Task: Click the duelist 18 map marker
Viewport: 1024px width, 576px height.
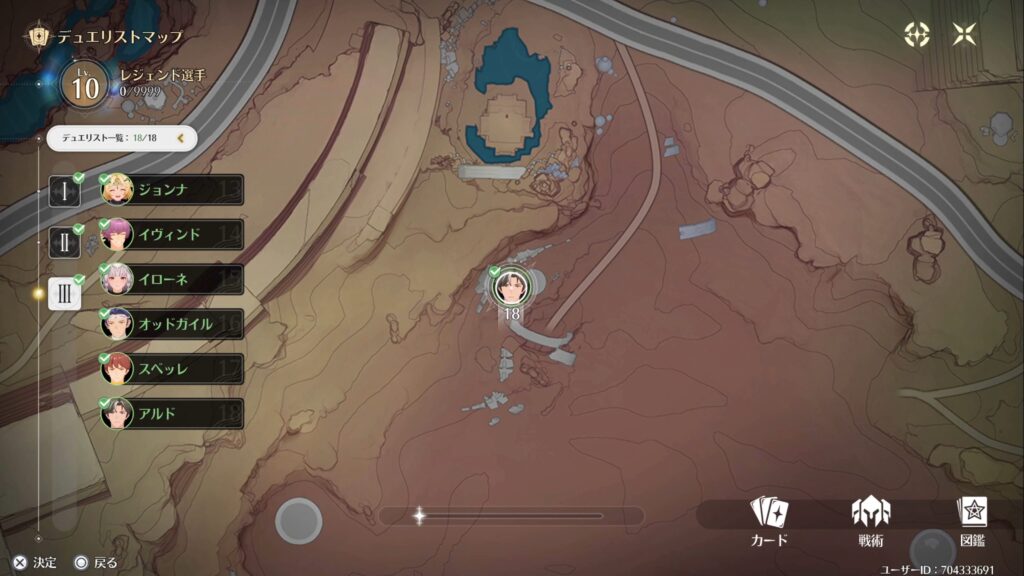Action: 512,287
